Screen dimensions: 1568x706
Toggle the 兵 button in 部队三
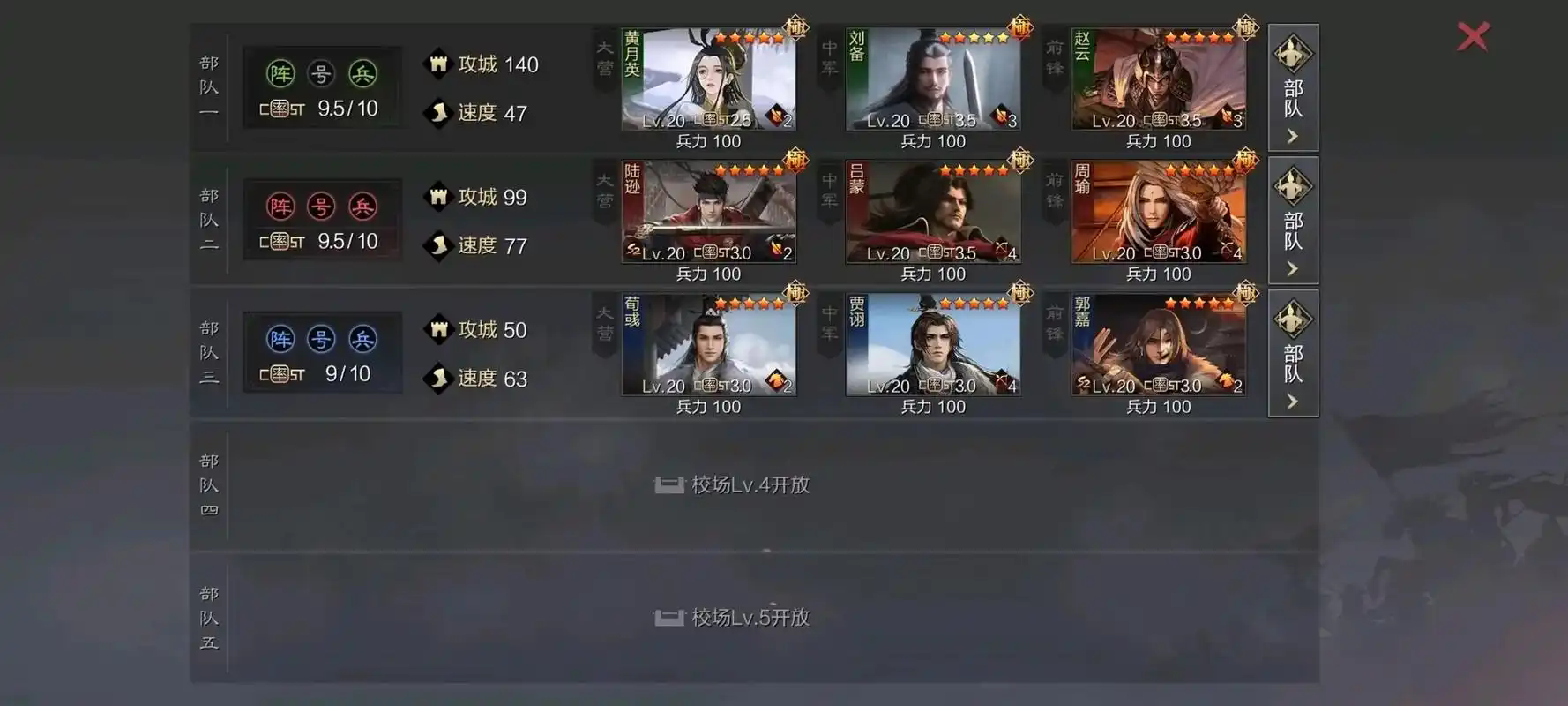tap(364, 338)
